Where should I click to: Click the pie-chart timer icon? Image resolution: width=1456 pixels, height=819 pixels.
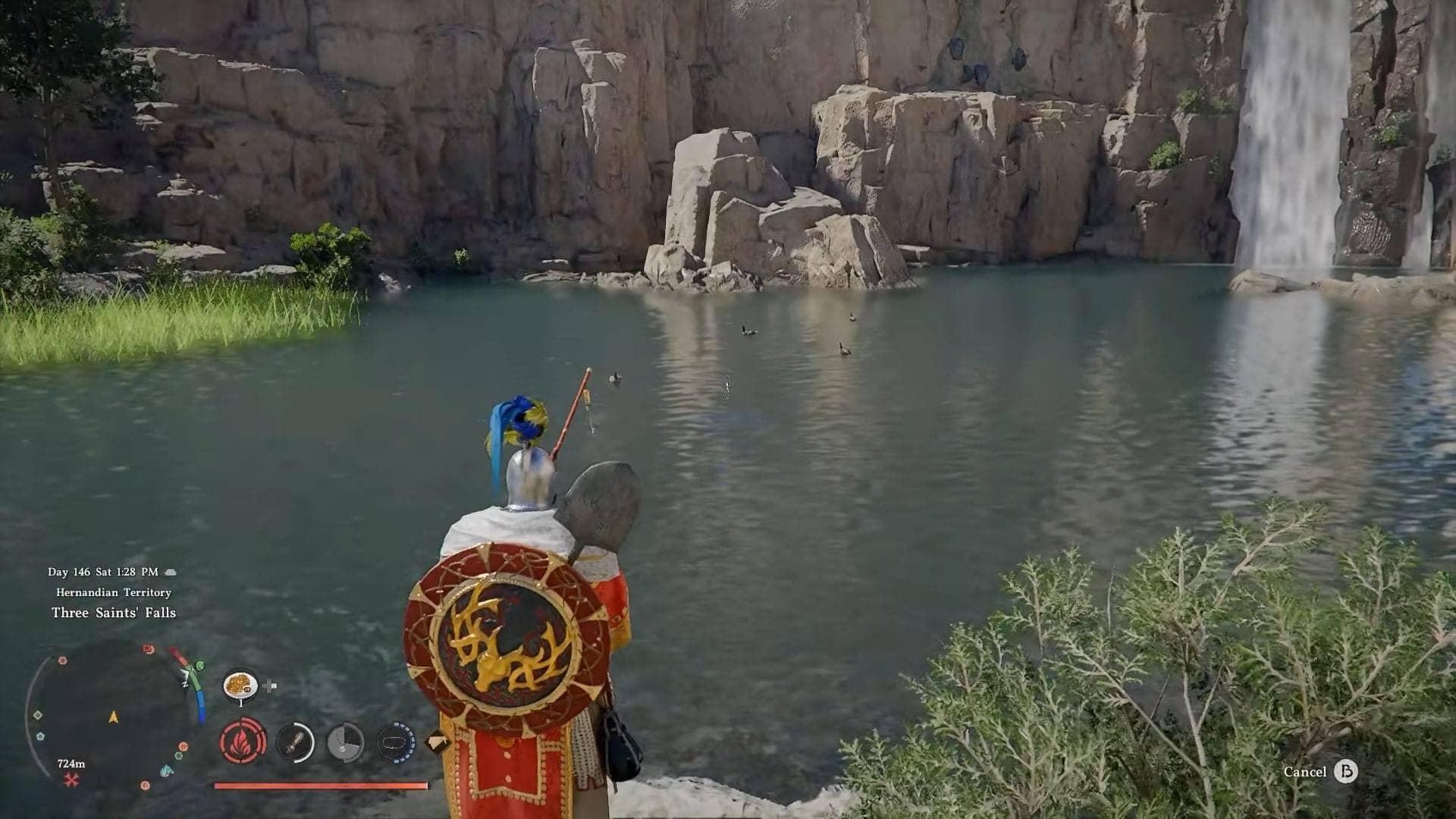(x=344, y=744)
